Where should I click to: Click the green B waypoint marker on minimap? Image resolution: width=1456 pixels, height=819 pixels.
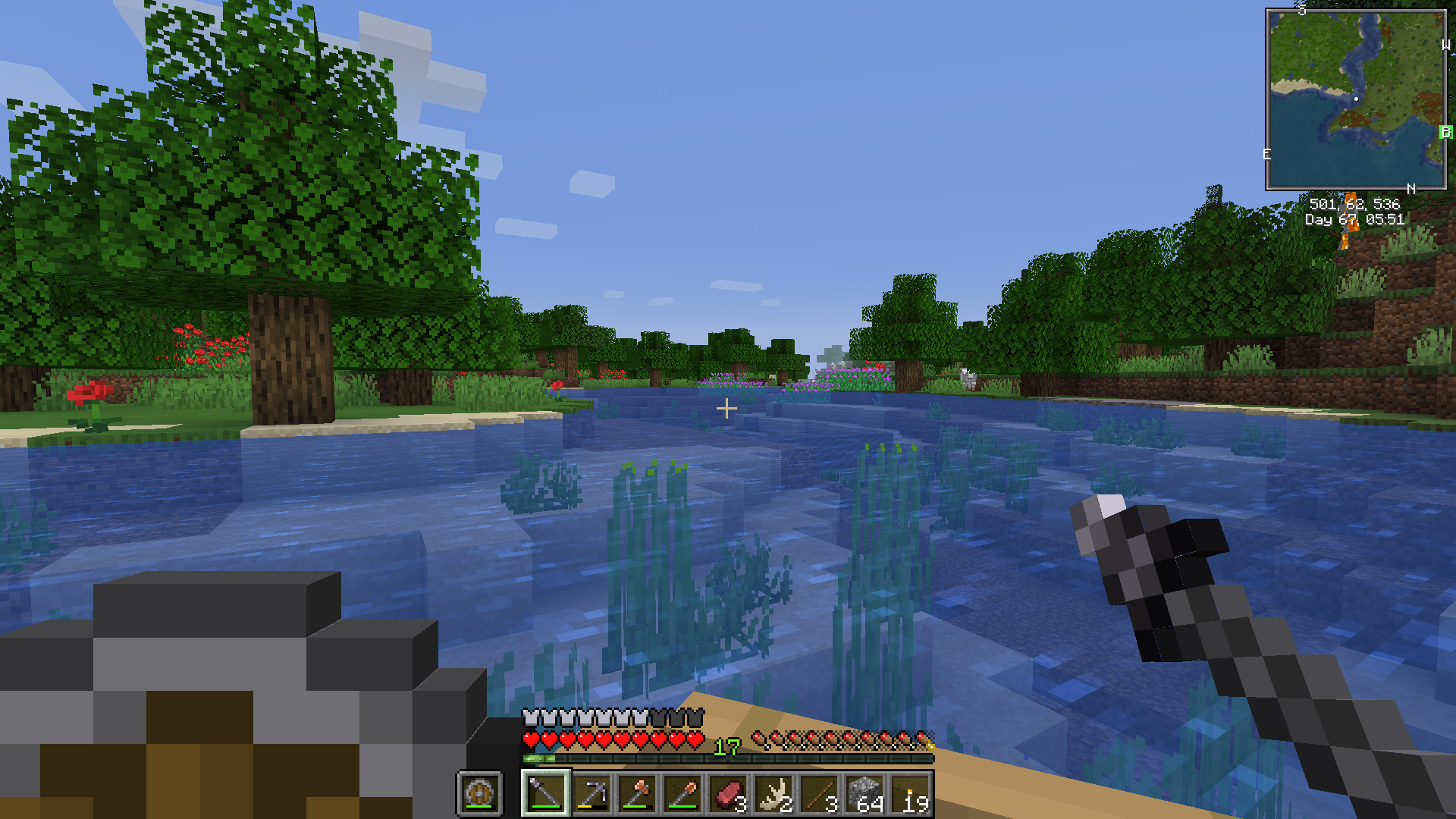1445,132
